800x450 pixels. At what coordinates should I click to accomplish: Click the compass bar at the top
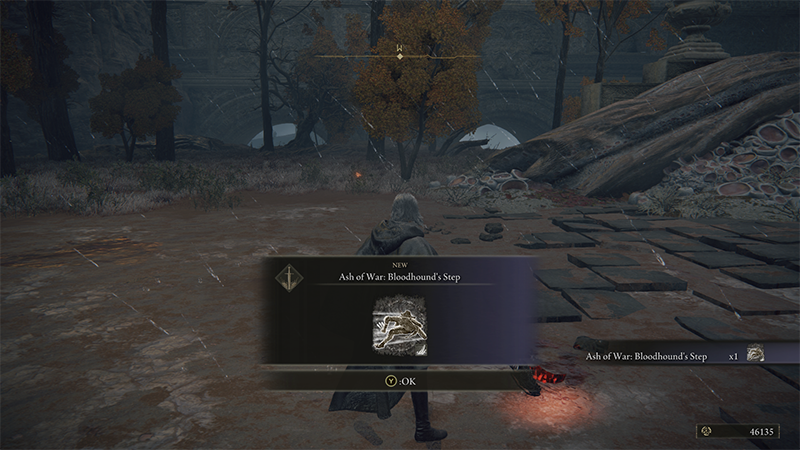coord(399,57)
